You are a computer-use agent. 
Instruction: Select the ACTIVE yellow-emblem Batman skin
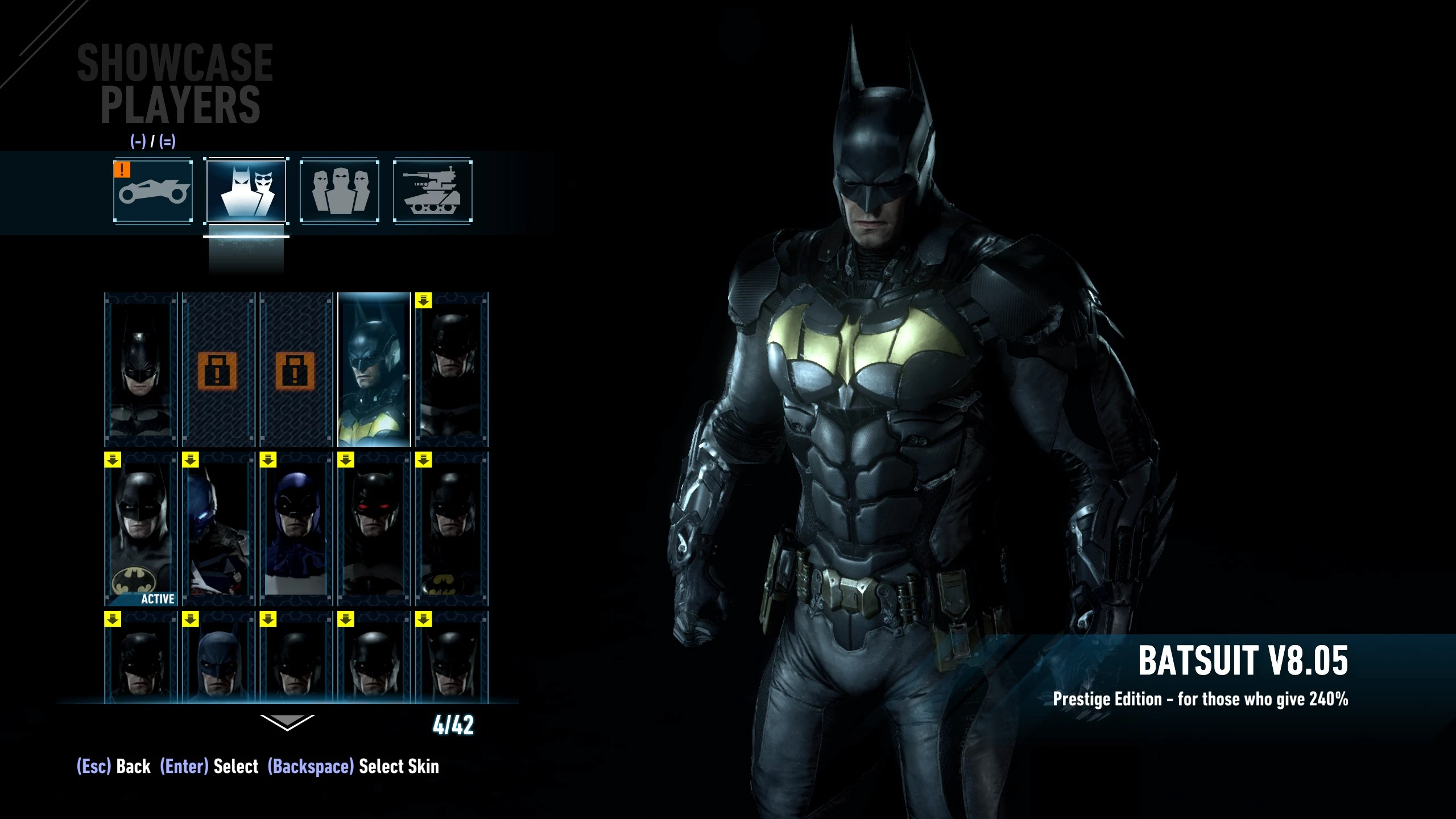(140, 529)
